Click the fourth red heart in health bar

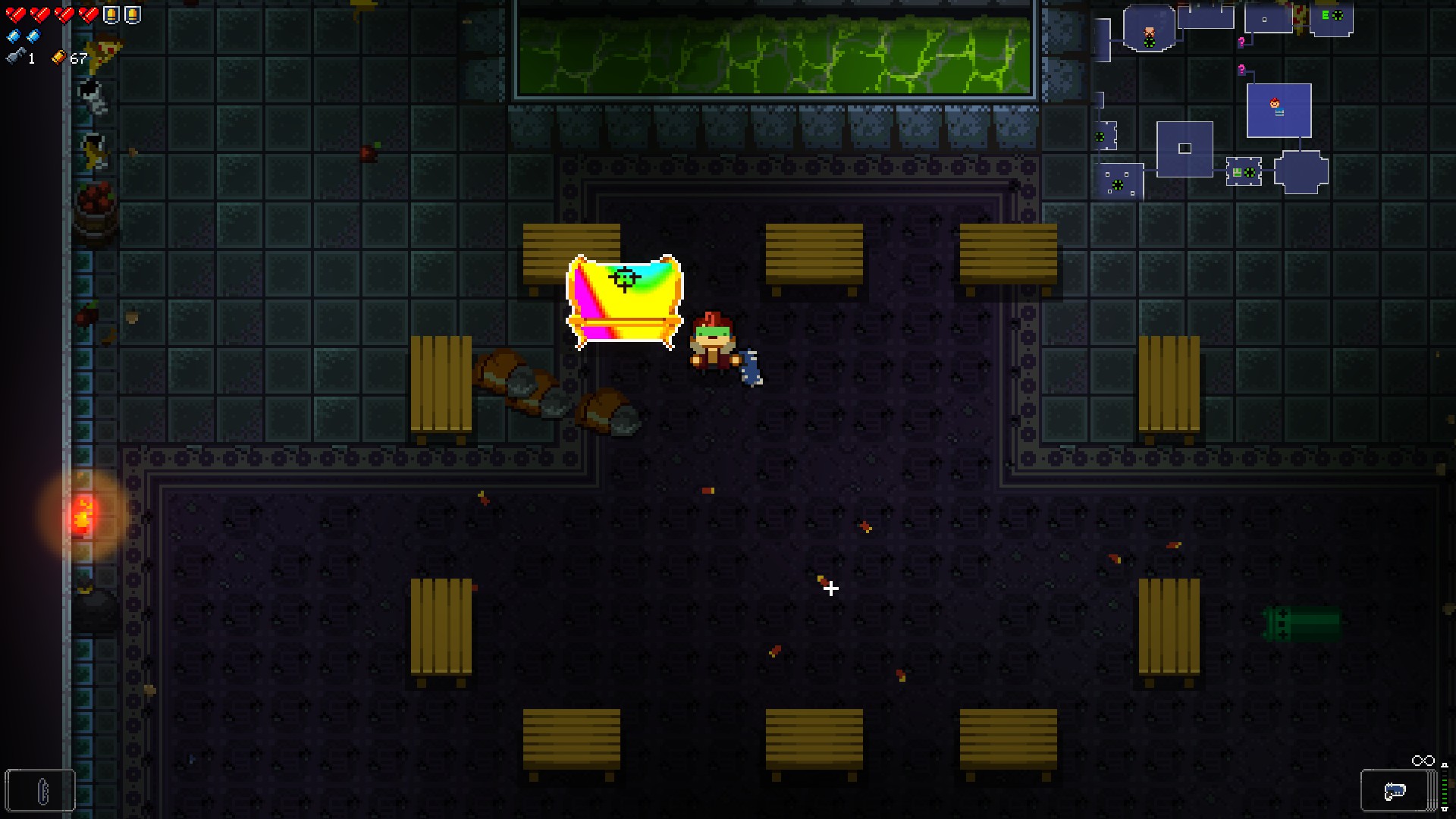pos(89,14)
